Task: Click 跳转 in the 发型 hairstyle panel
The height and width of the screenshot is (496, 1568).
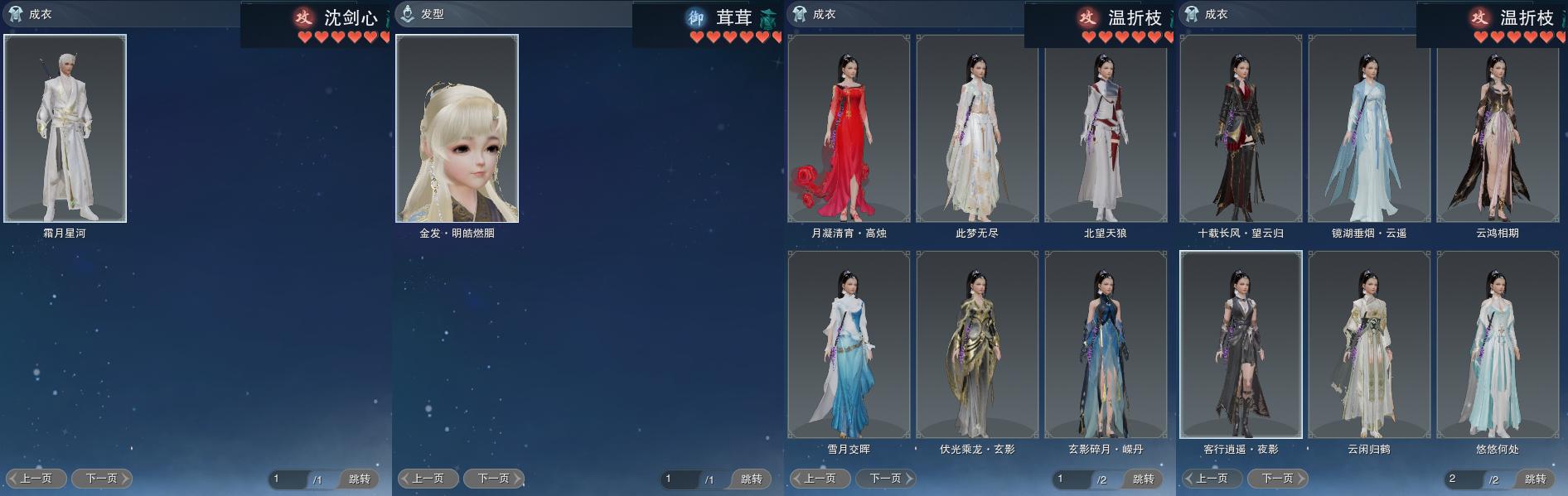Action: tap(751, 479)
